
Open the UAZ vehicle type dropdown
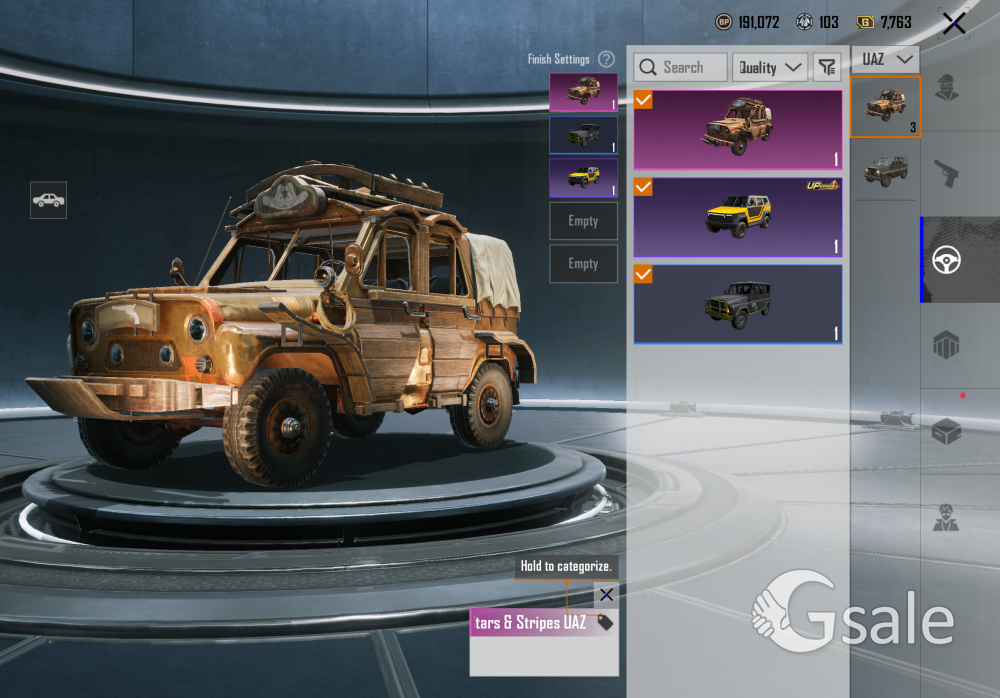pos(885,59)
